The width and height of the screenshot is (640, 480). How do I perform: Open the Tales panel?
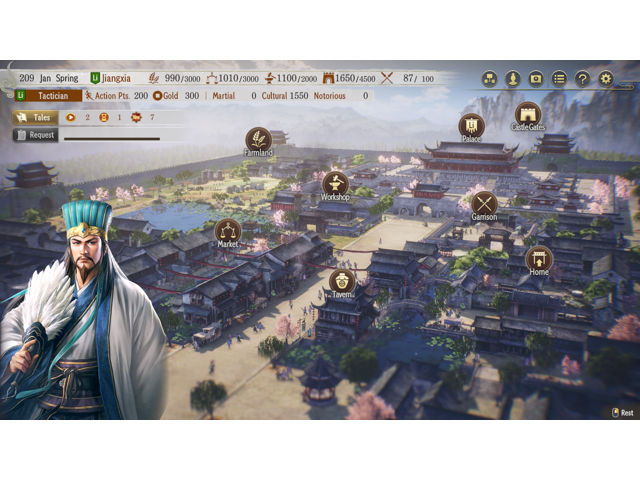coord(36,117)
